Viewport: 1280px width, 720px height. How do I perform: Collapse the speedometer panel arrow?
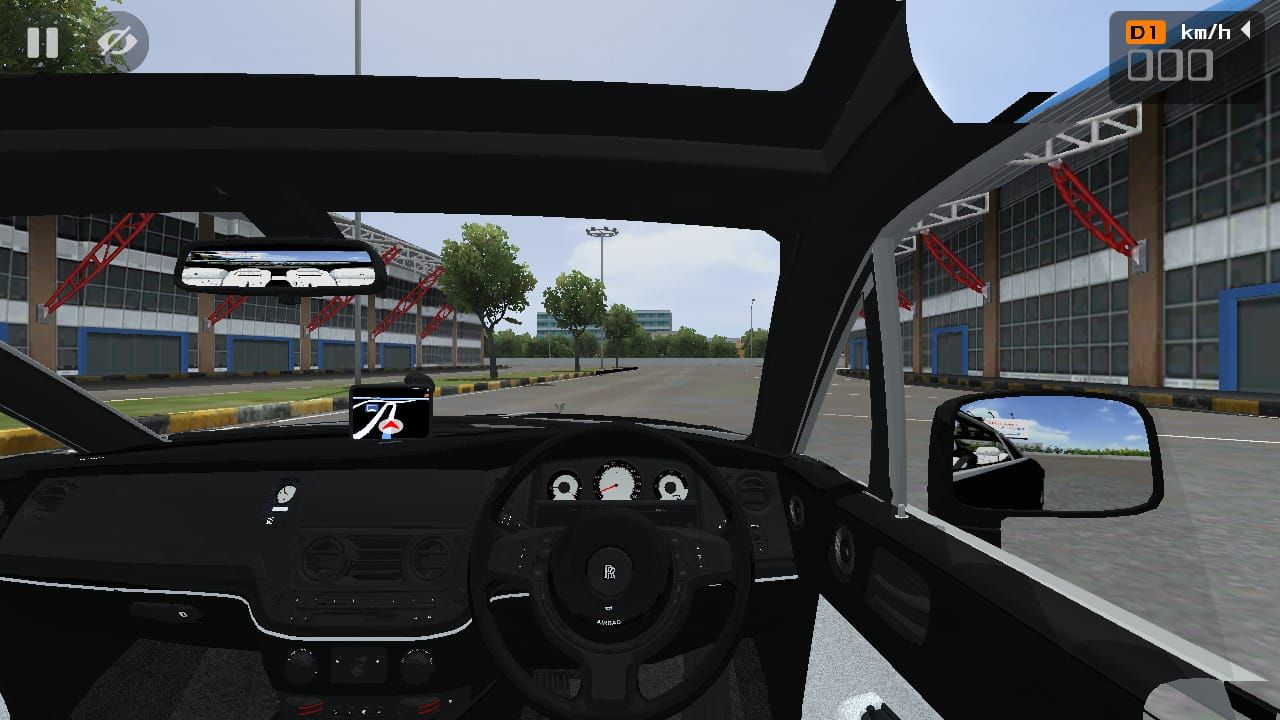(1246, 31)
